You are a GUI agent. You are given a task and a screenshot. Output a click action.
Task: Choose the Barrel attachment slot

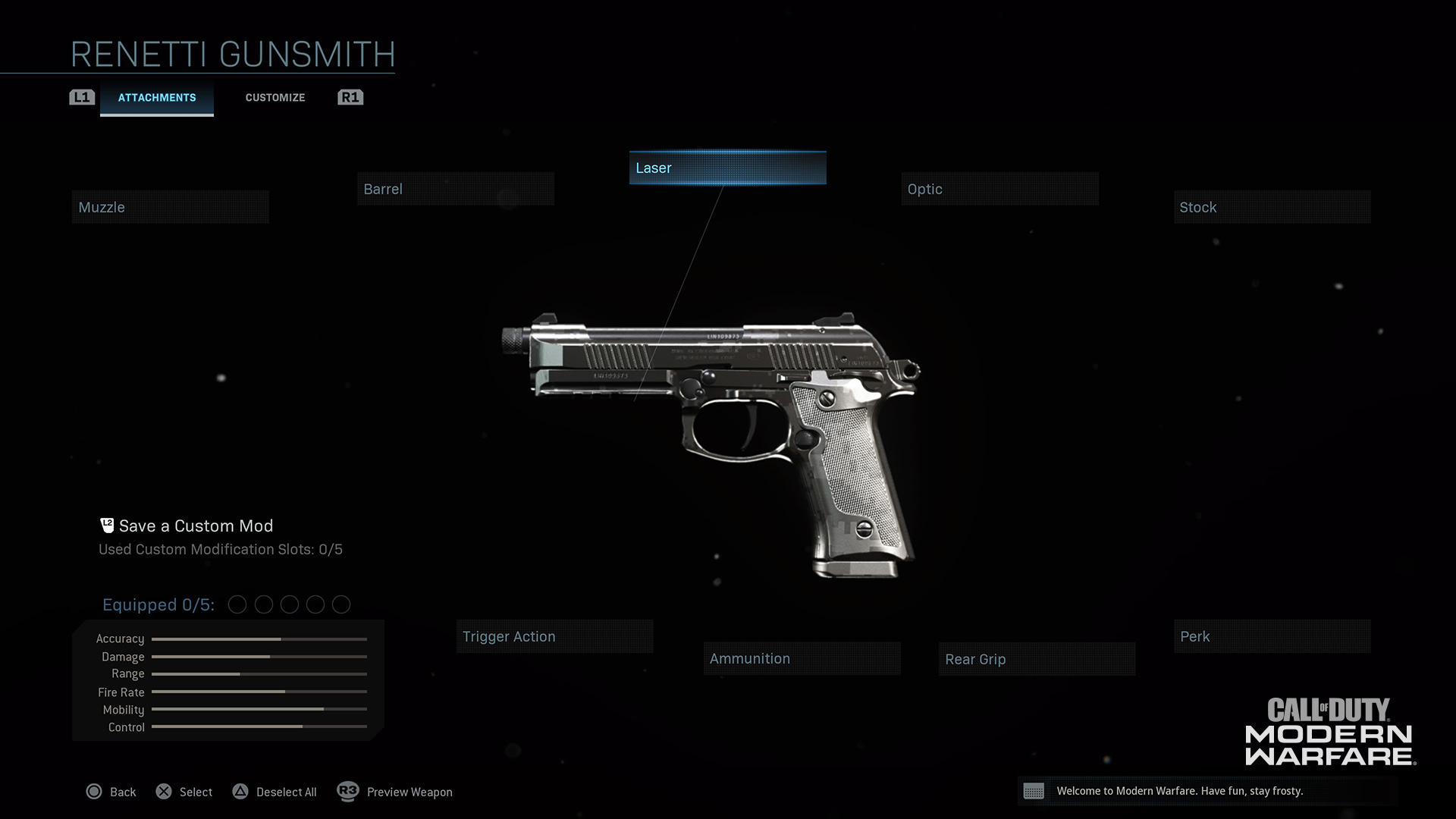(455, 189)
